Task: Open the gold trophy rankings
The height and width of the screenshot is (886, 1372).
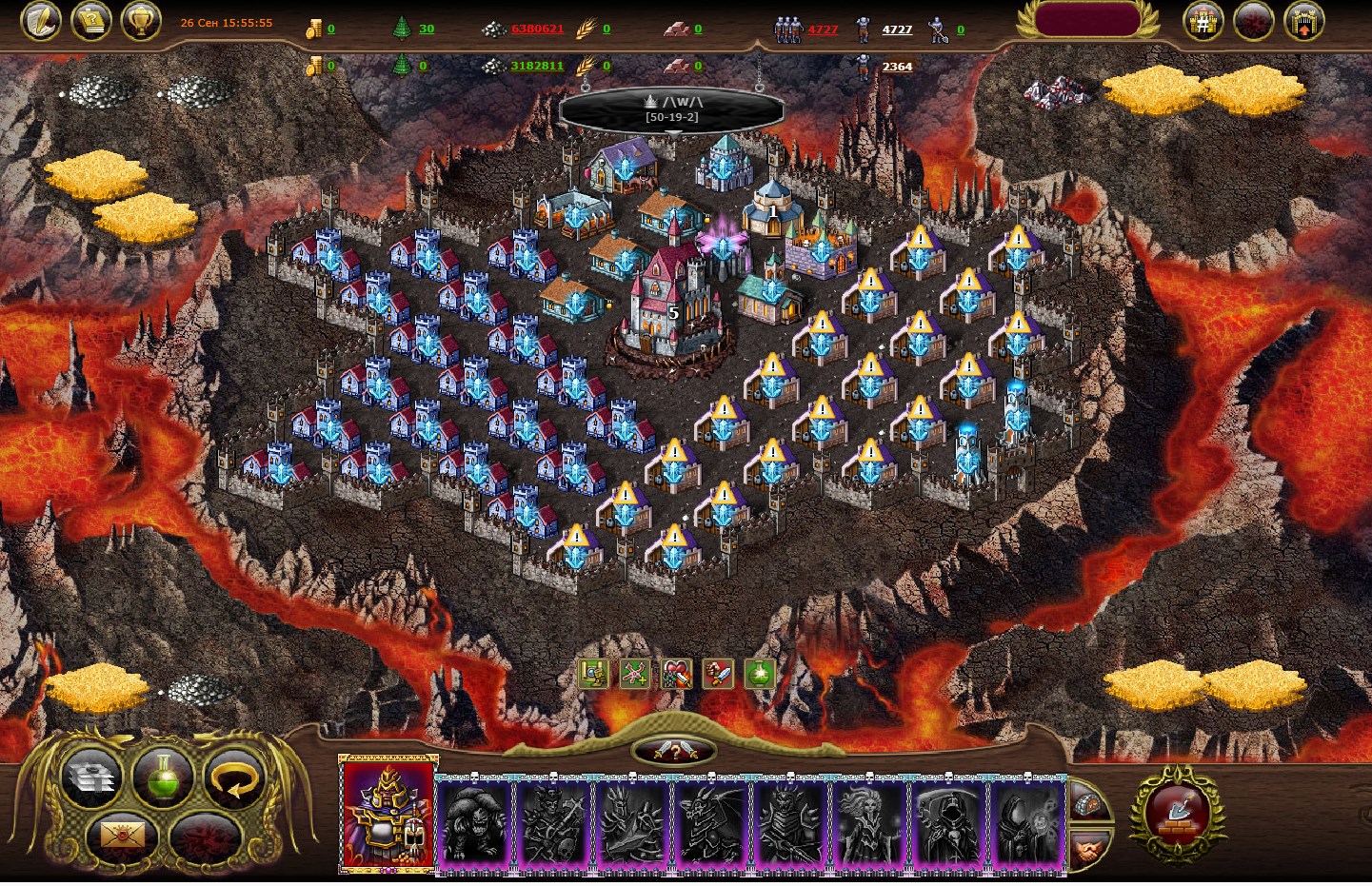Action: [x=141, y=21]
